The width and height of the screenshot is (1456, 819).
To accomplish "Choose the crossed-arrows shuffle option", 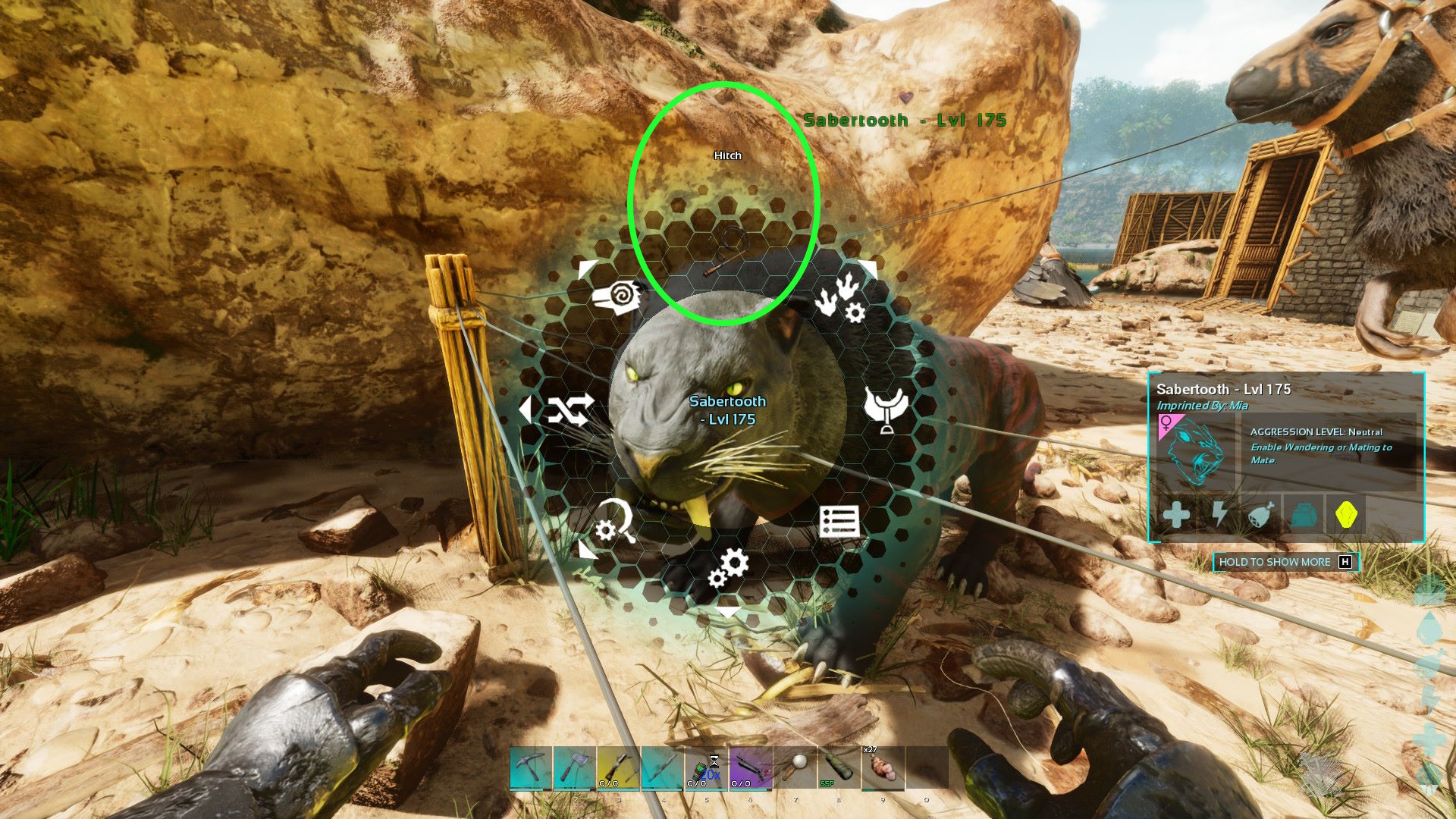I will [x=570, y=410].
